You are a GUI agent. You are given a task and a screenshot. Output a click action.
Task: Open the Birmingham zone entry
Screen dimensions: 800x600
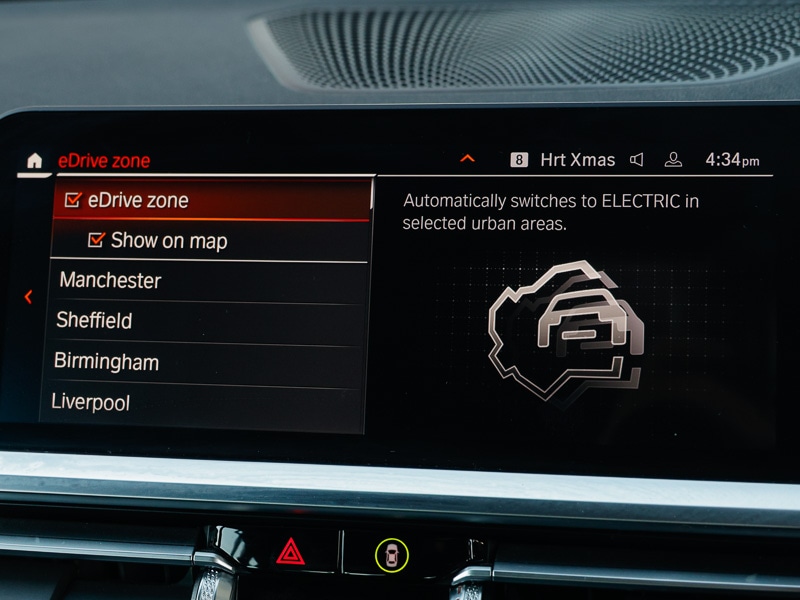(107, 361)
